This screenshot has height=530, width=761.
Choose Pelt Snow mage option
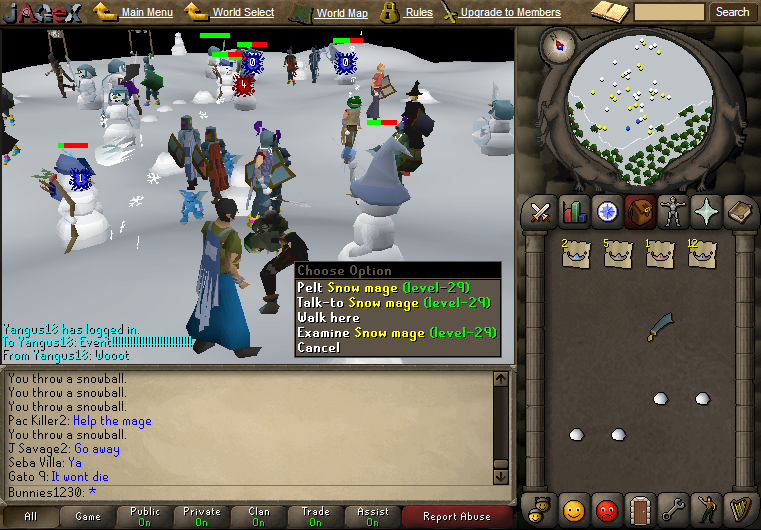pos(394,287)
